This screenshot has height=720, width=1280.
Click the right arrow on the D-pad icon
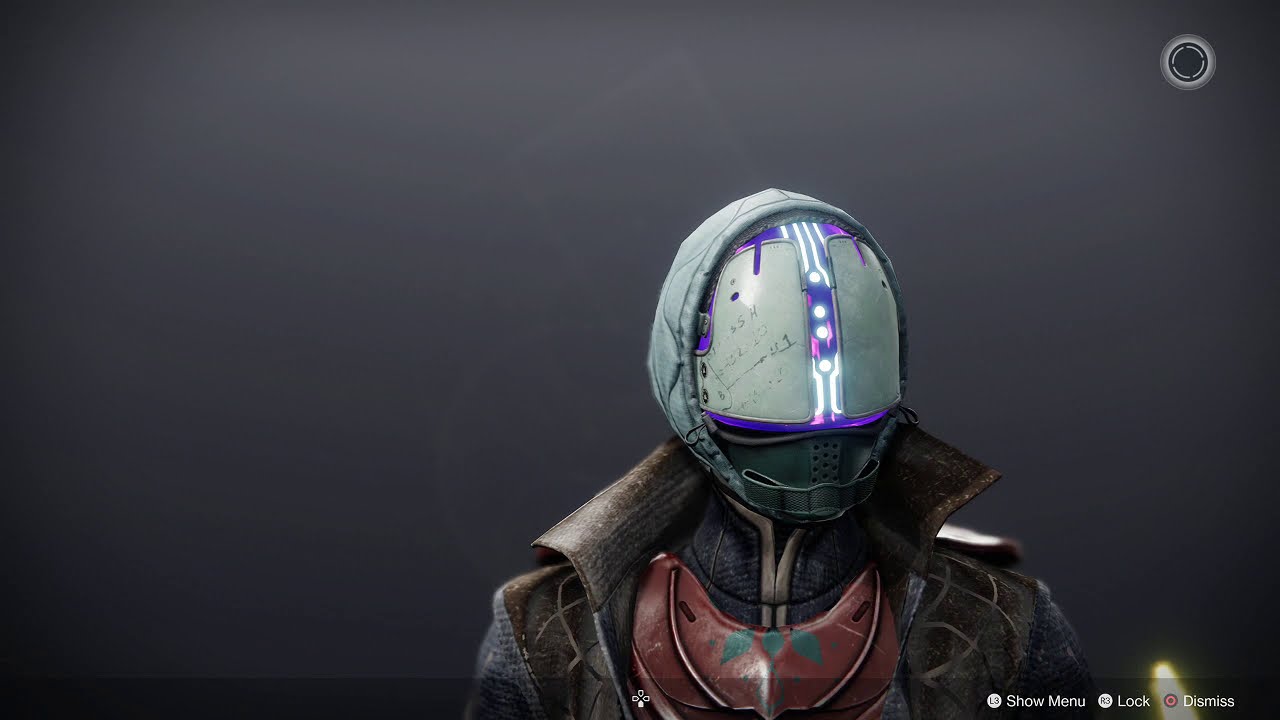[647, 698]
